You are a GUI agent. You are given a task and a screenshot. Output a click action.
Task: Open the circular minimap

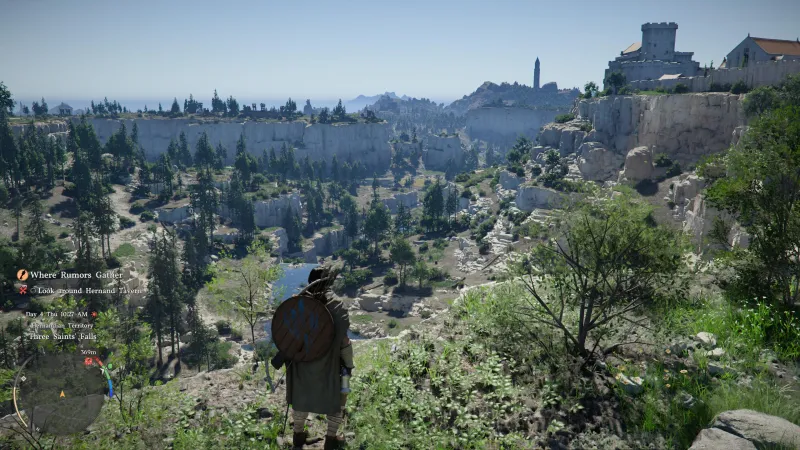click(62, 391)
